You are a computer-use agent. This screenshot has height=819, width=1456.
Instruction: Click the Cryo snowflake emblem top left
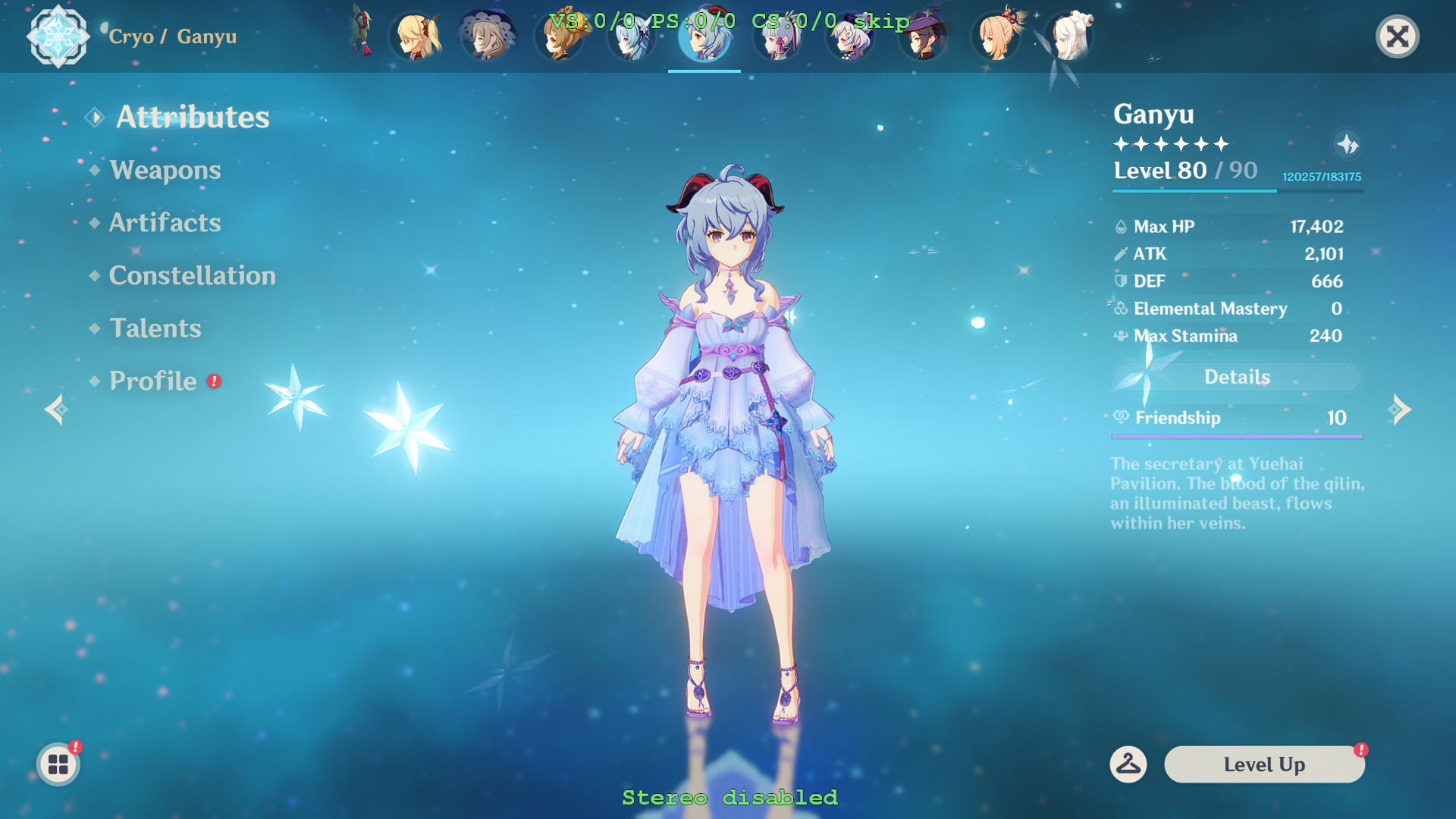59,36
